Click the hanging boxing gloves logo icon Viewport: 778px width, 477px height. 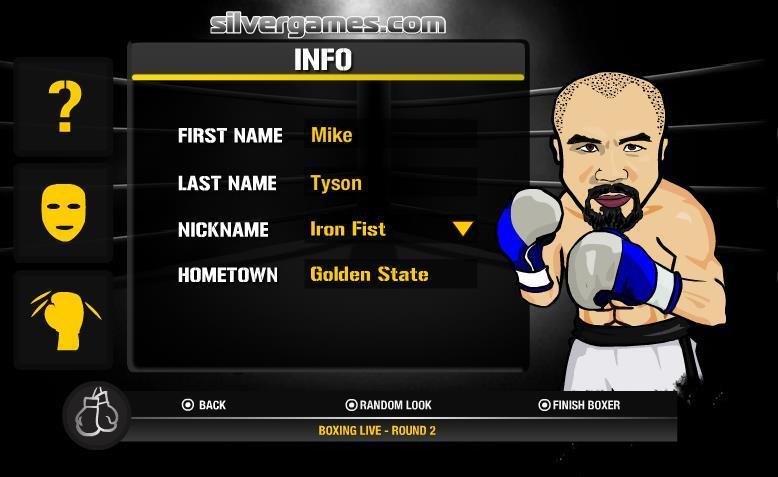coord(97,414)
